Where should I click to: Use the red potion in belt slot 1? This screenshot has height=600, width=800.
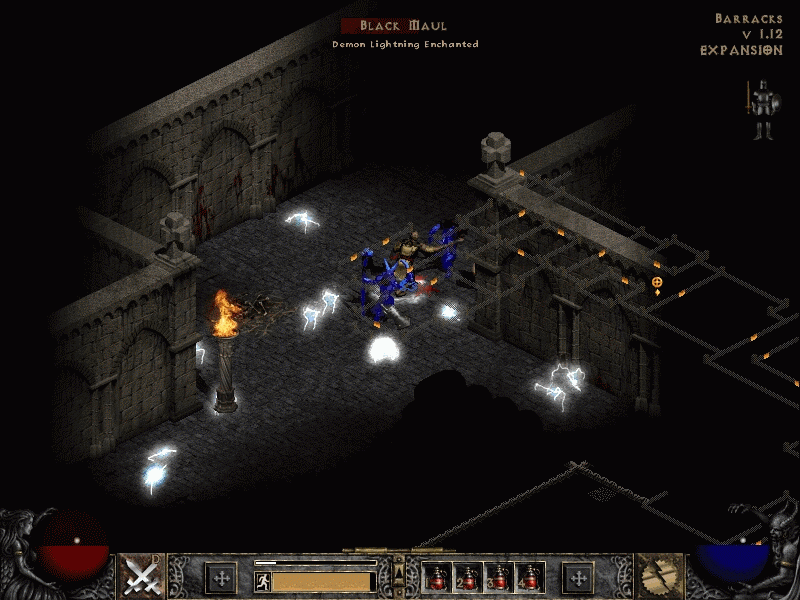438,577
